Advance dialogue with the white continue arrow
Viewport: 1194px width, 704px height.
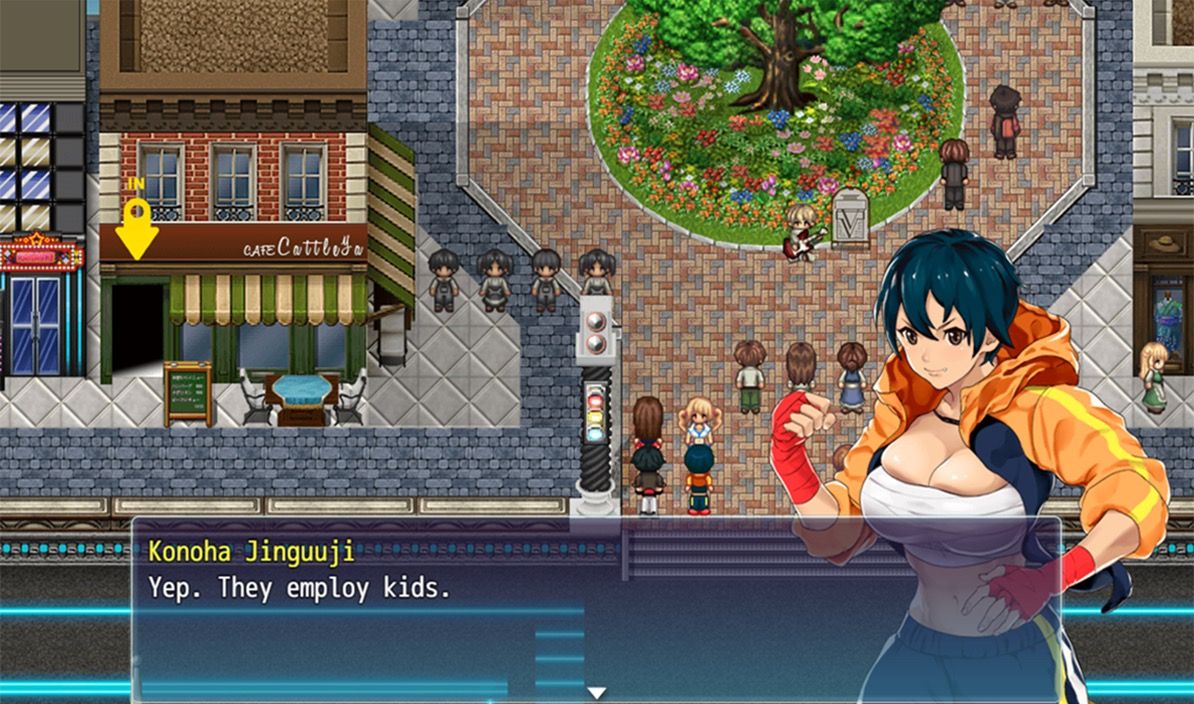[x=597, y=692]
